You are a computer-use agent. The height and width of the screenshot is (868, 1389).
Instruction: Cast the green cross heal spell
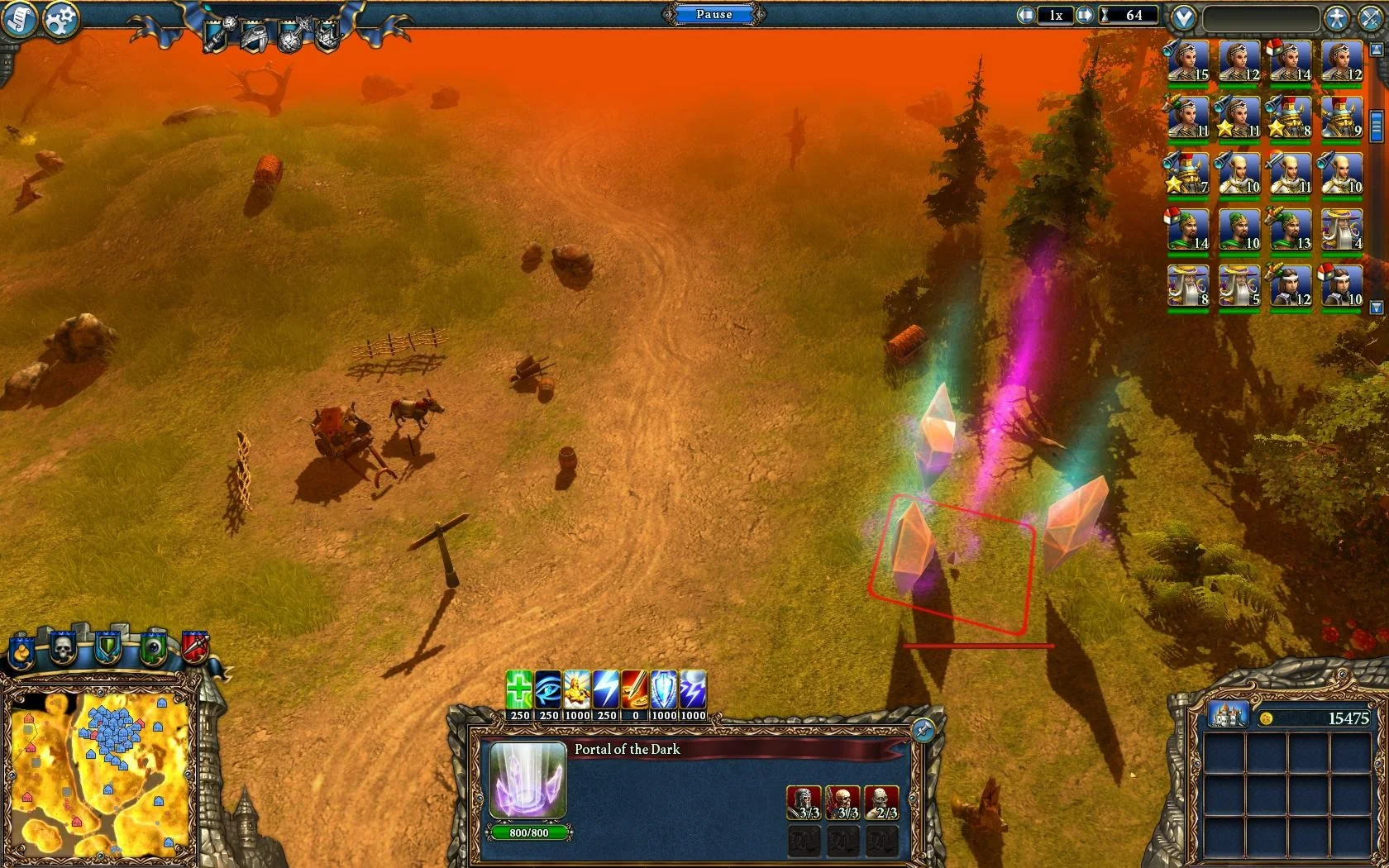[519, 689]
